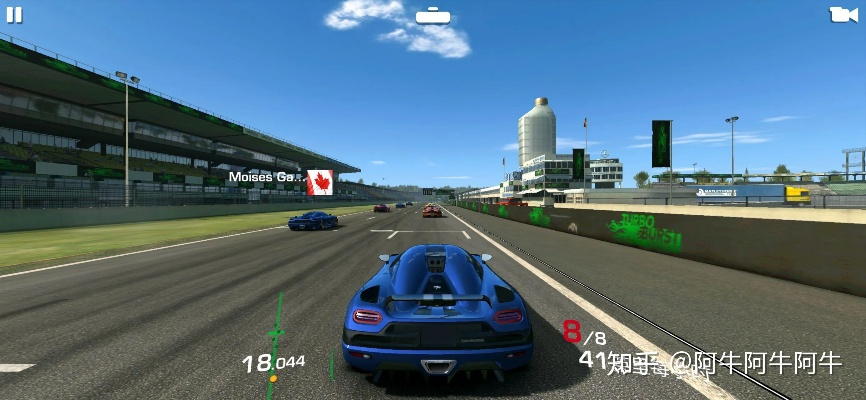Switch the camera view
Image resolution: width=866 pixels, height=400 pixels.
pyautogui.click(x=843, y=15)
